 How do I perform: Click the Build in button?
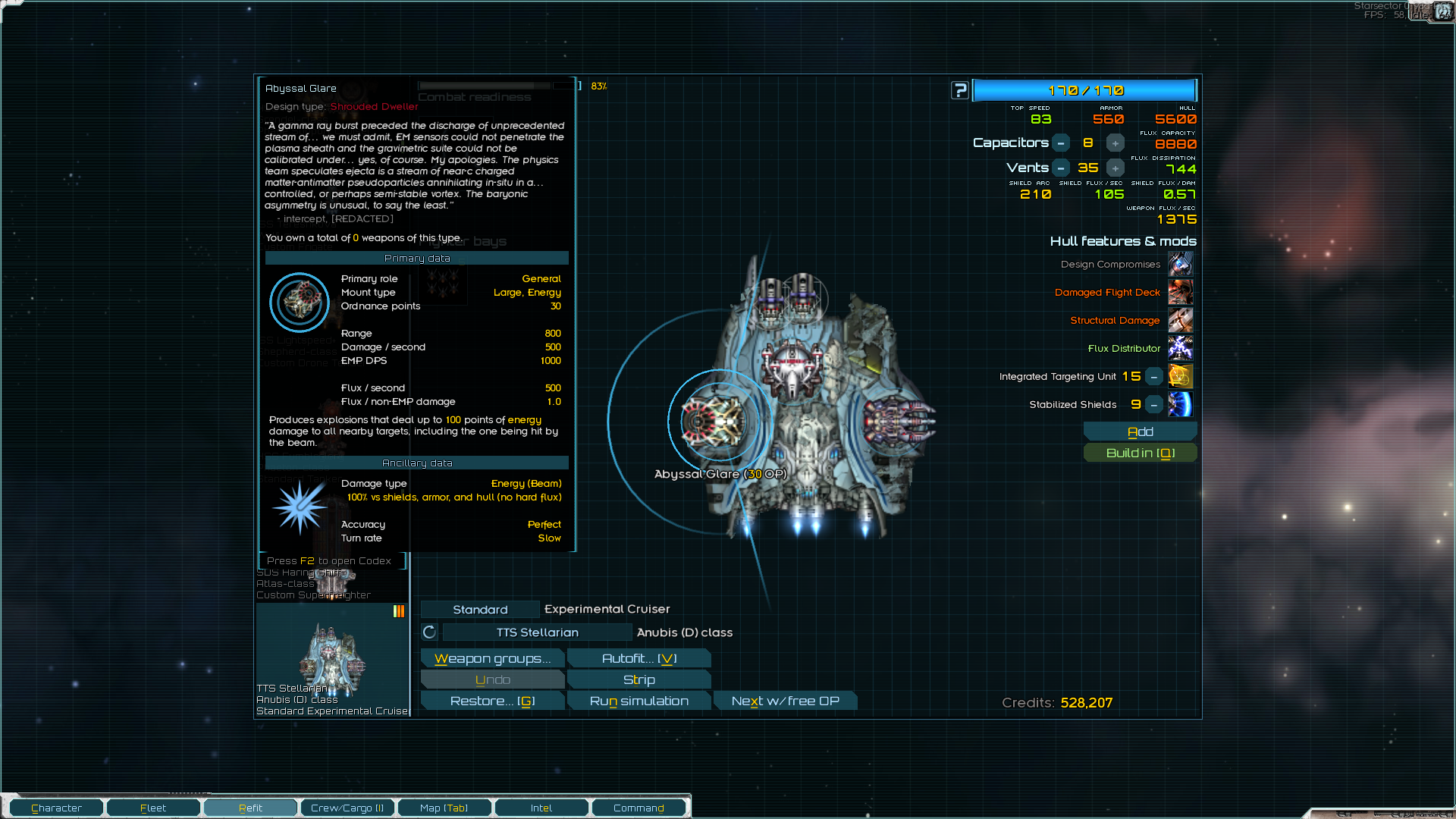[x=1140, y=453]
